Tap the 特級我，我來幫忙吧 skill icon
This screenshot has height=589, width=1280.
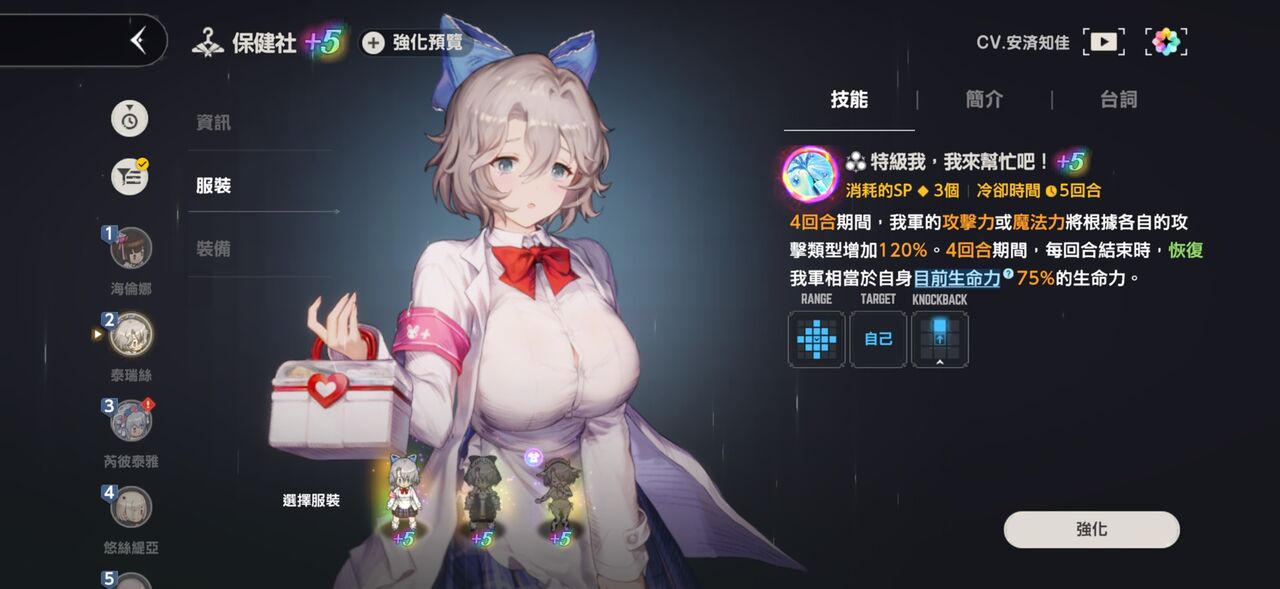point(809,172)
